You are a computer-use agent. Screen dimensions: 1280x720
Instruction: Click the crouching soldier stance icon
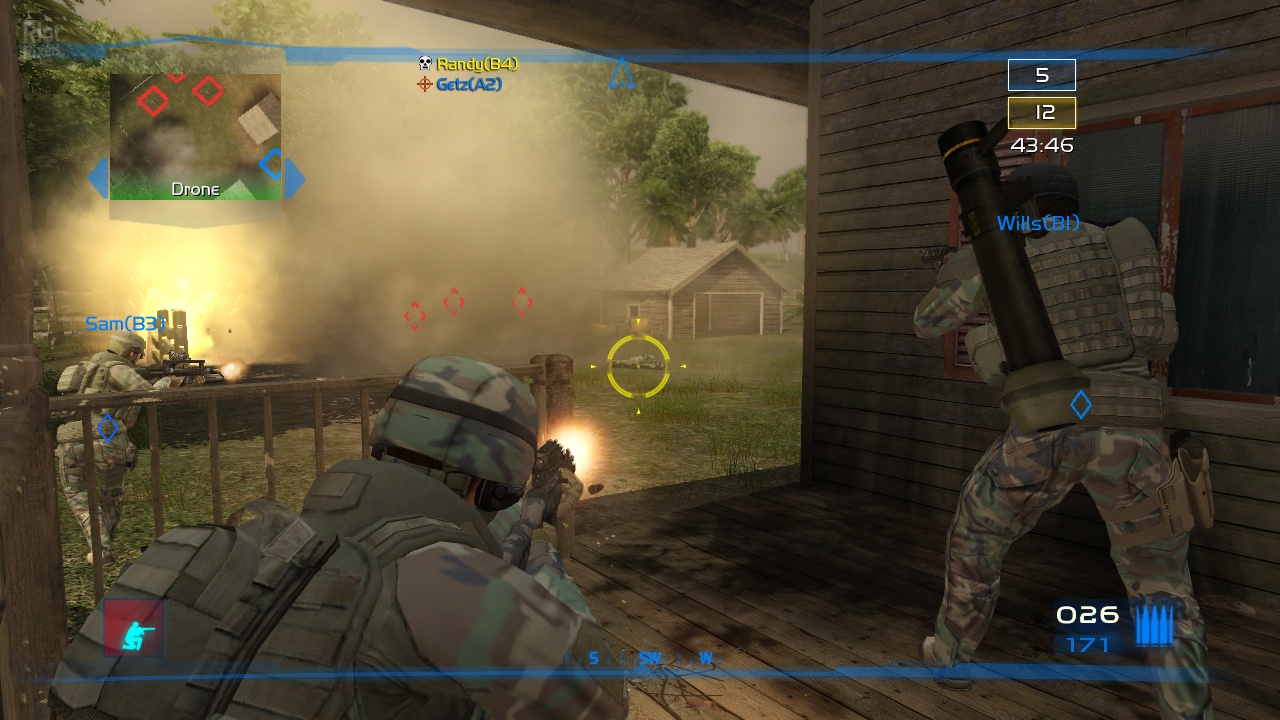point(133,629)
